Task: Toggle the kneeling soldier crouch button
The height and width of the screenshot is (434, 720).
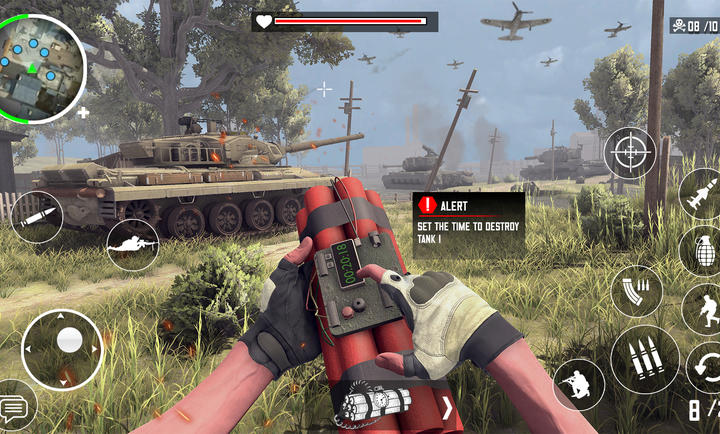Action: click(578, 384)
